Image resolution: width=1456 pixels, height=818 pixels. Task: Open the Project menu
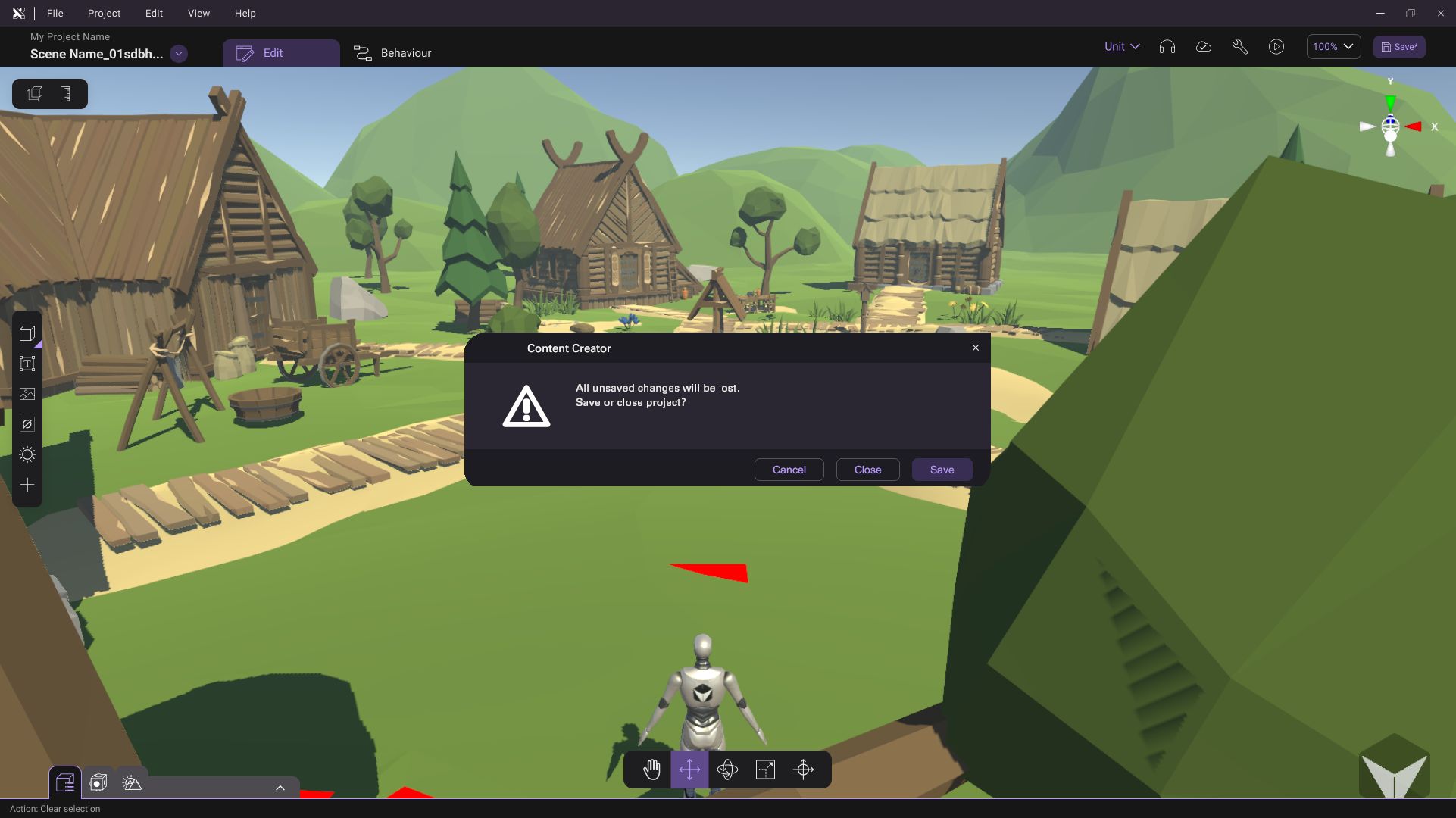[104, 13]
